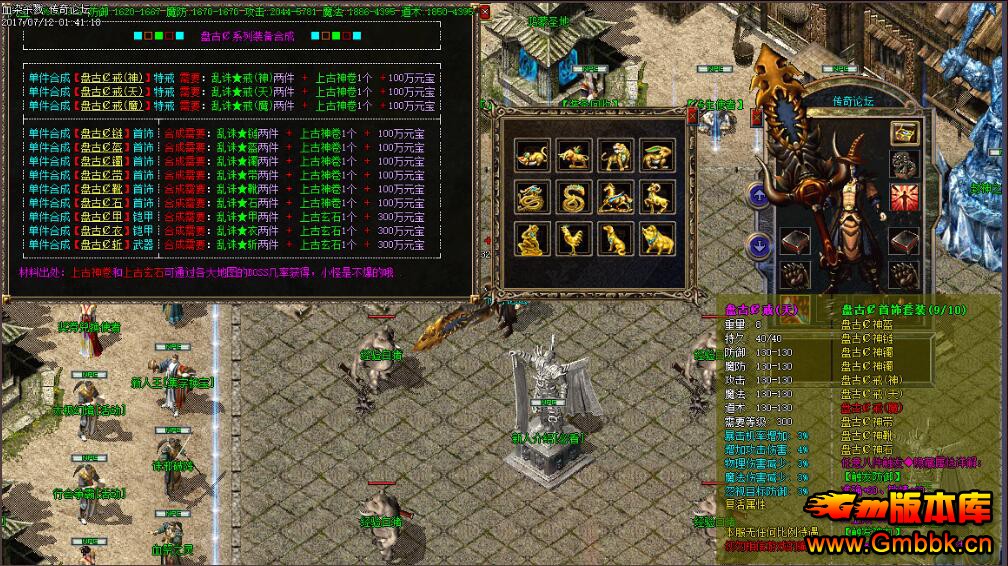Select the golden pig zodiac slot
Screen dimensions: 1008x566
657,239
